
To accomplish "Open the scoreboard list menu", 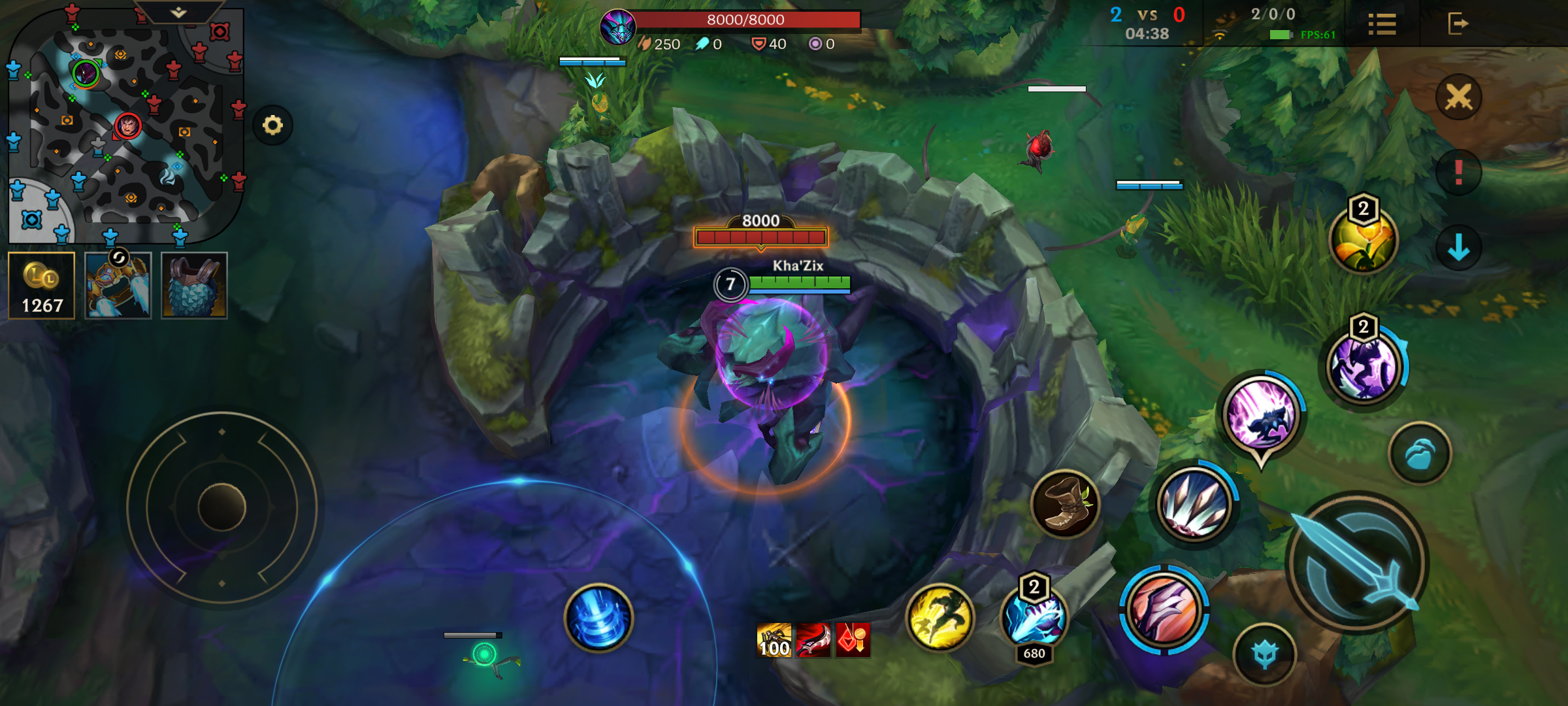I will (x=1382, y=24).
